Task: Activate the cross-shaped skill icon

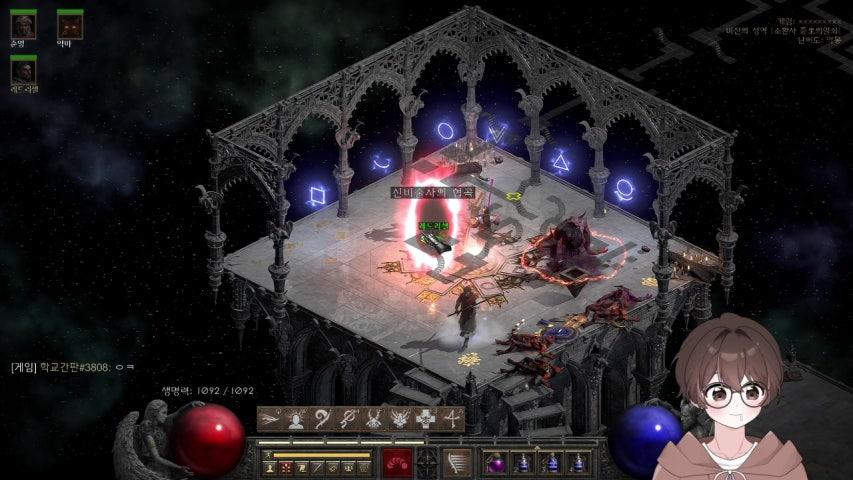Action: pyautogui.click(x=426, y=419)
